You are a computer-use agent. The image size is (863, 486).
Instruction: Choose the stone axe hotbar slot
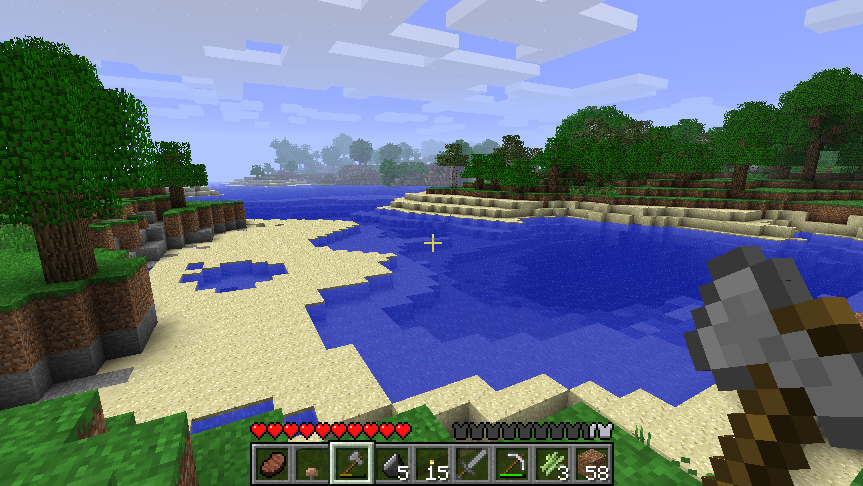pos(352,463)
